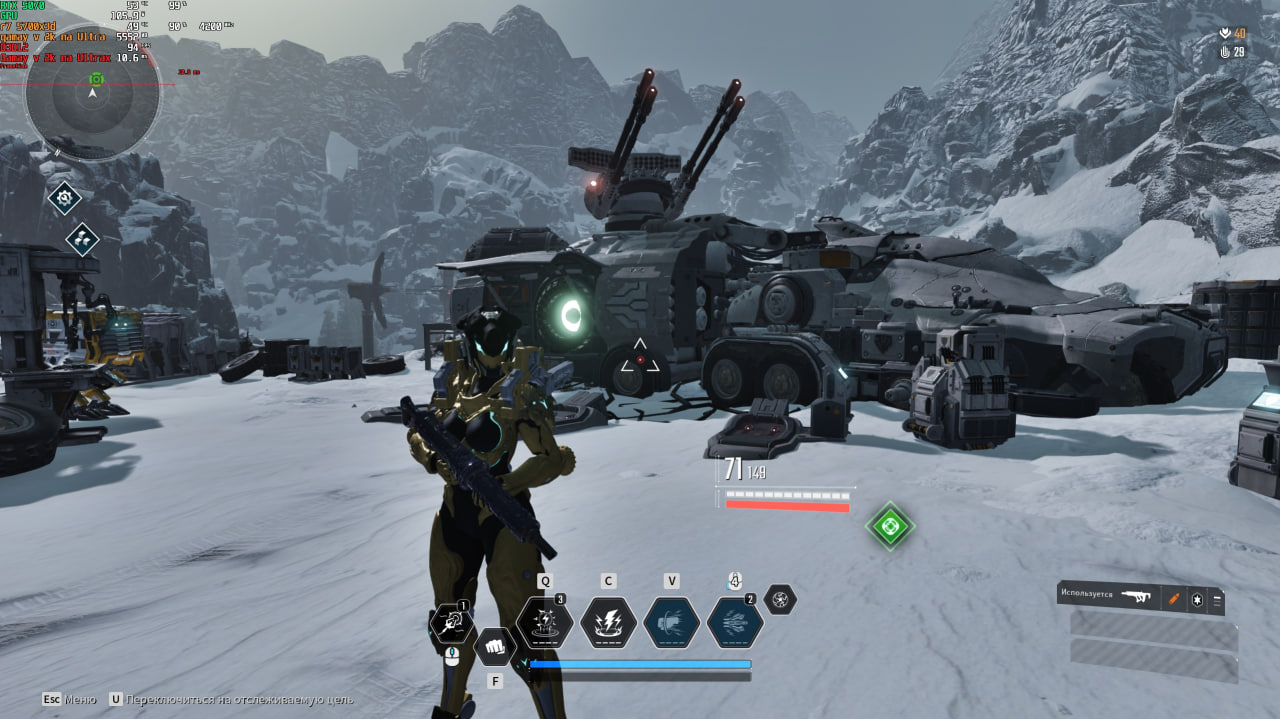This screenshot has width=1280, height=719.
Task: Select the stacked cubes diamond icon
Action: click(x=82, y=239)
